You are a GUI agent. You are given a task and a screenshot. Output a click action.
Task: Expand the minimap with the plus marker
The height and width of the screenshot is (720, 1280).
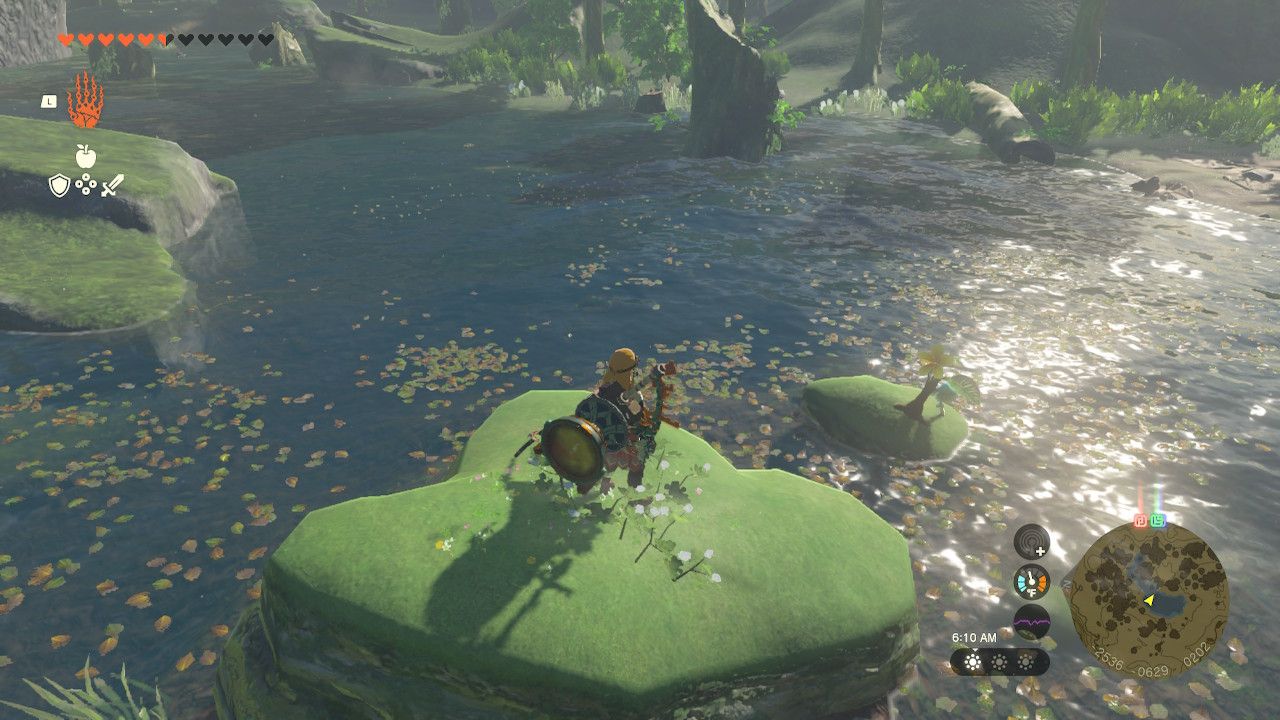[x=1040, y=551]
